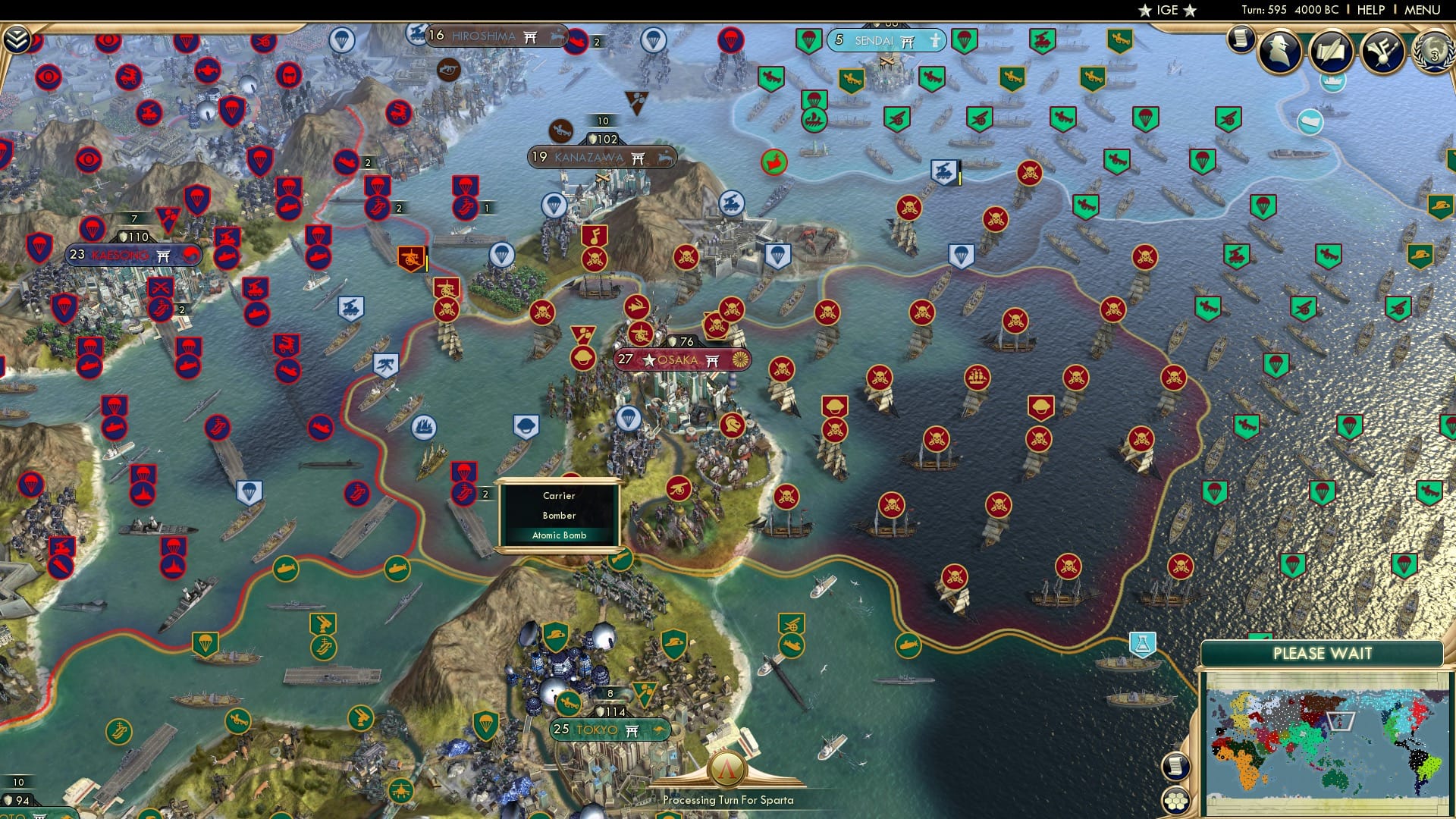The width and height of the screenshot is (1456, 819).
Task: Open the notification log scroll icon top right
Action: point(1241,39)
